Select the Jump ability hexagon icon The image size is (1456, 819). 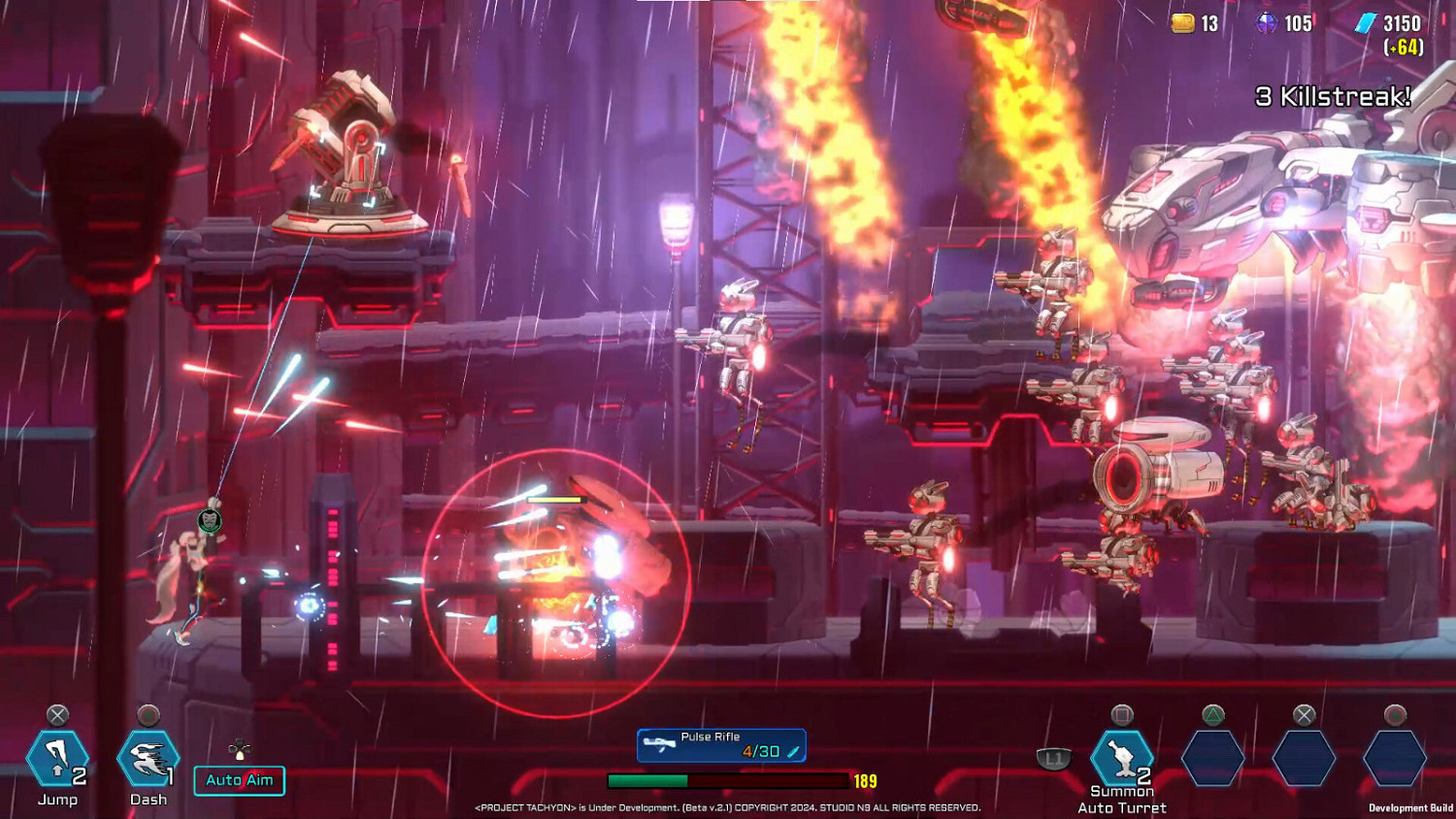(x=56, y=758)
